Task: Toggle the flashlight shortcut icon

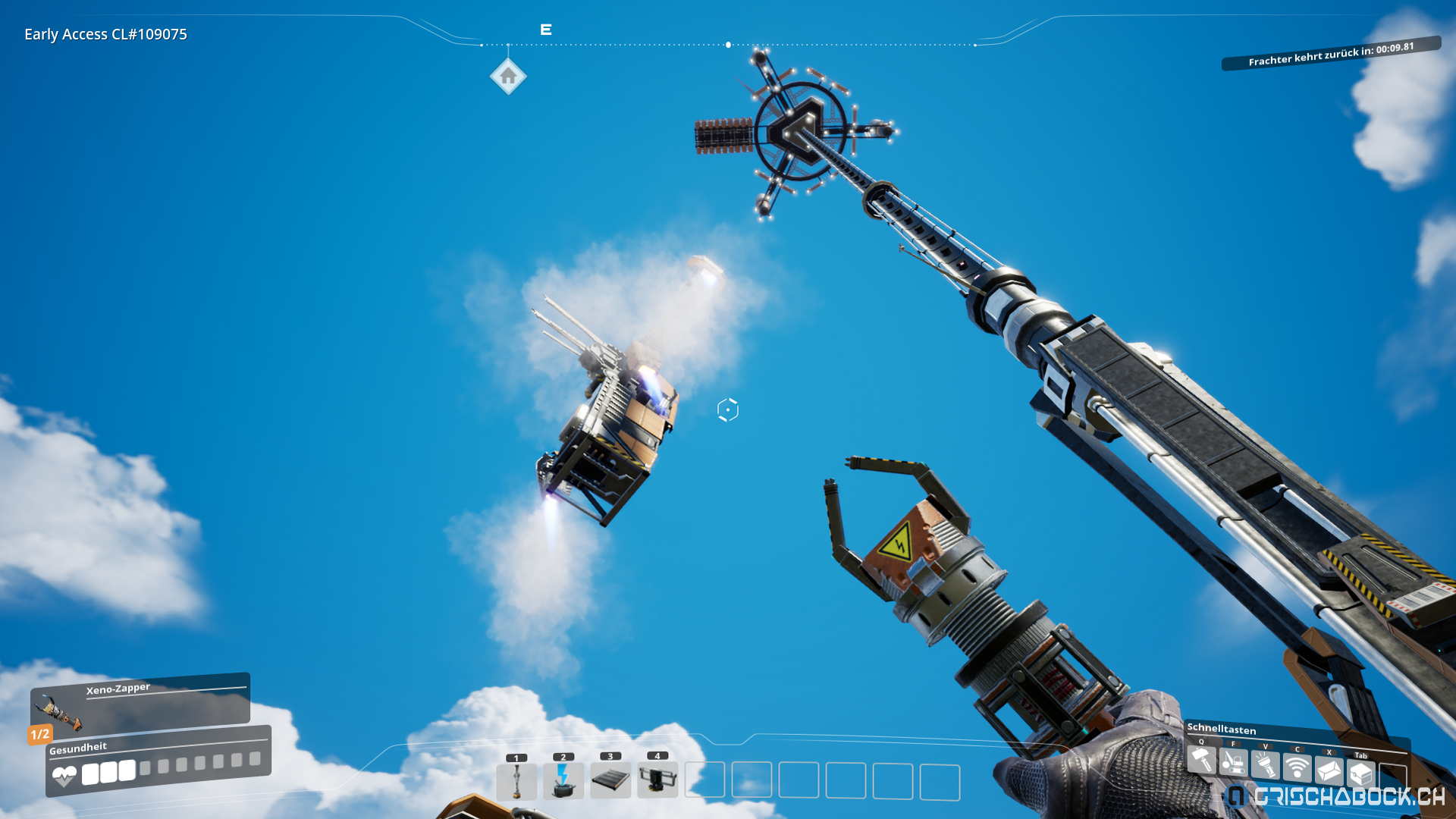Action: (x=1265, y=766)
